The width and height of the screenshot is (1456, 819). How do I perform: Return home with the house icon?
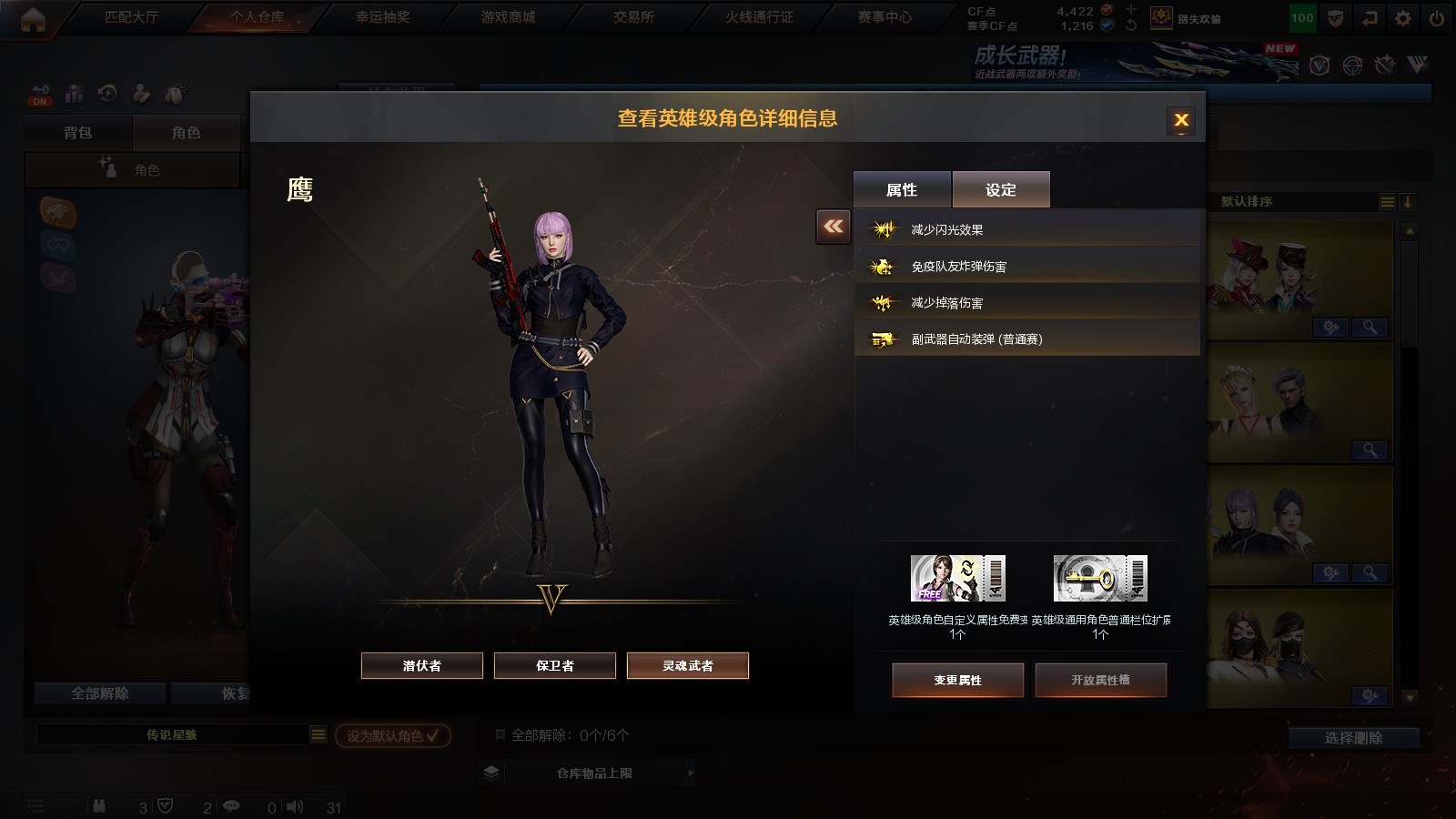tap(33, 19)
